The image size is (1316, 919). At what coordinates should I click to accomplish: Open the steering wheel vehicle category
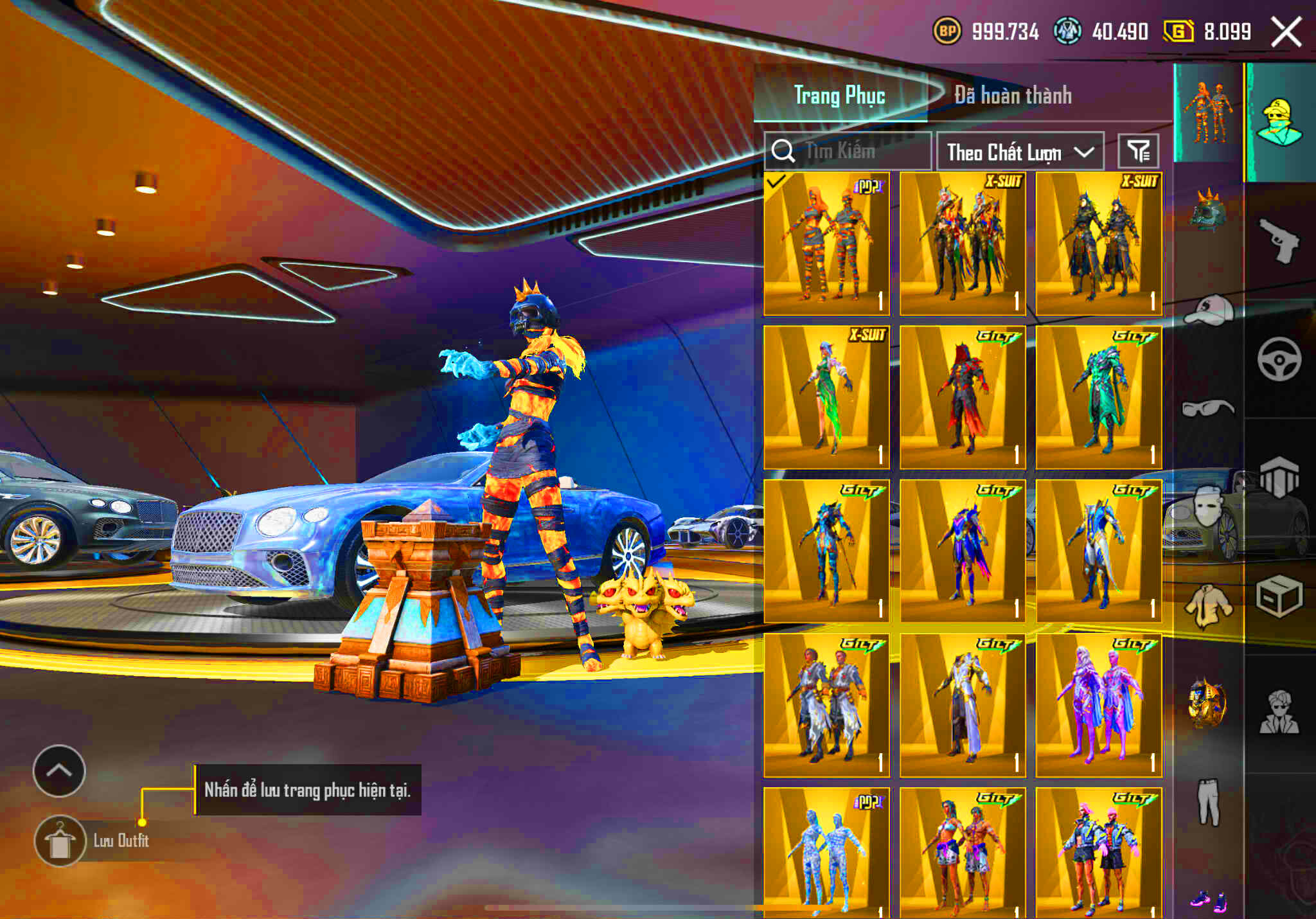click(1279, 359)
